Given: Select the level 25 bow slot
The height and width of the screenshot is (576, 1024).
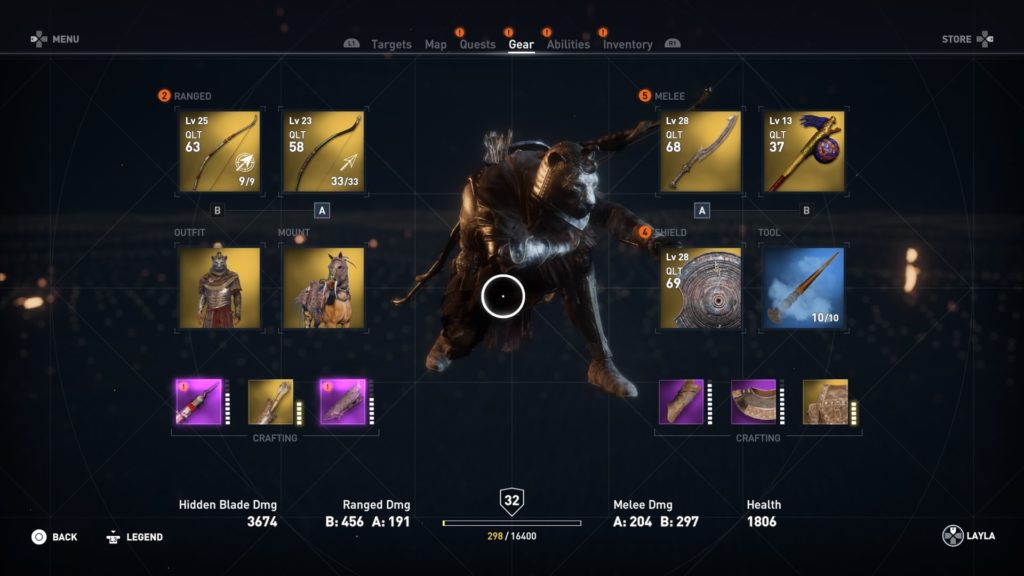Looking at the screenshot, I should pos(219,151).
